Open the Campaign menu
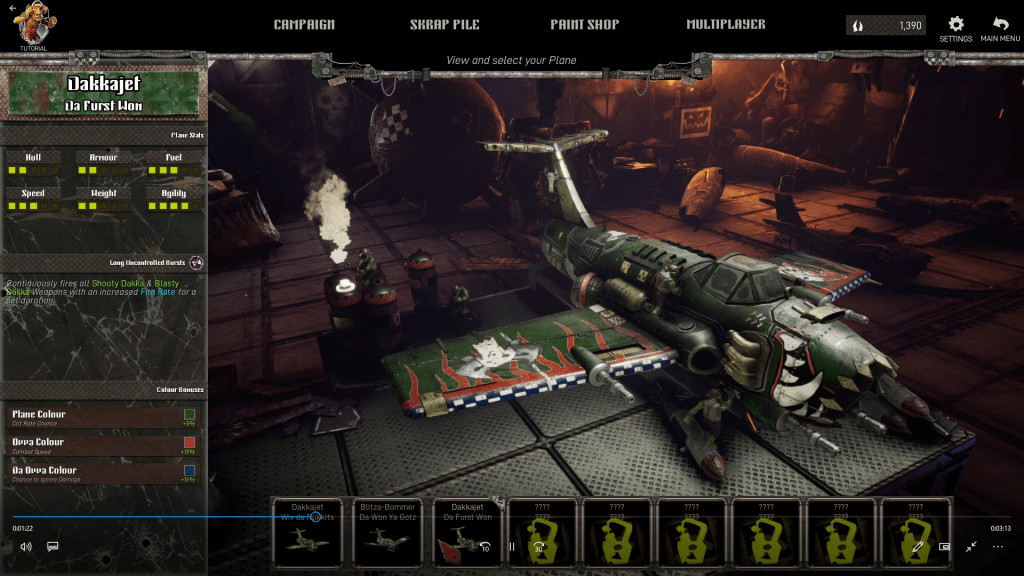This screenshot has height=576, width=1024. 304,24
